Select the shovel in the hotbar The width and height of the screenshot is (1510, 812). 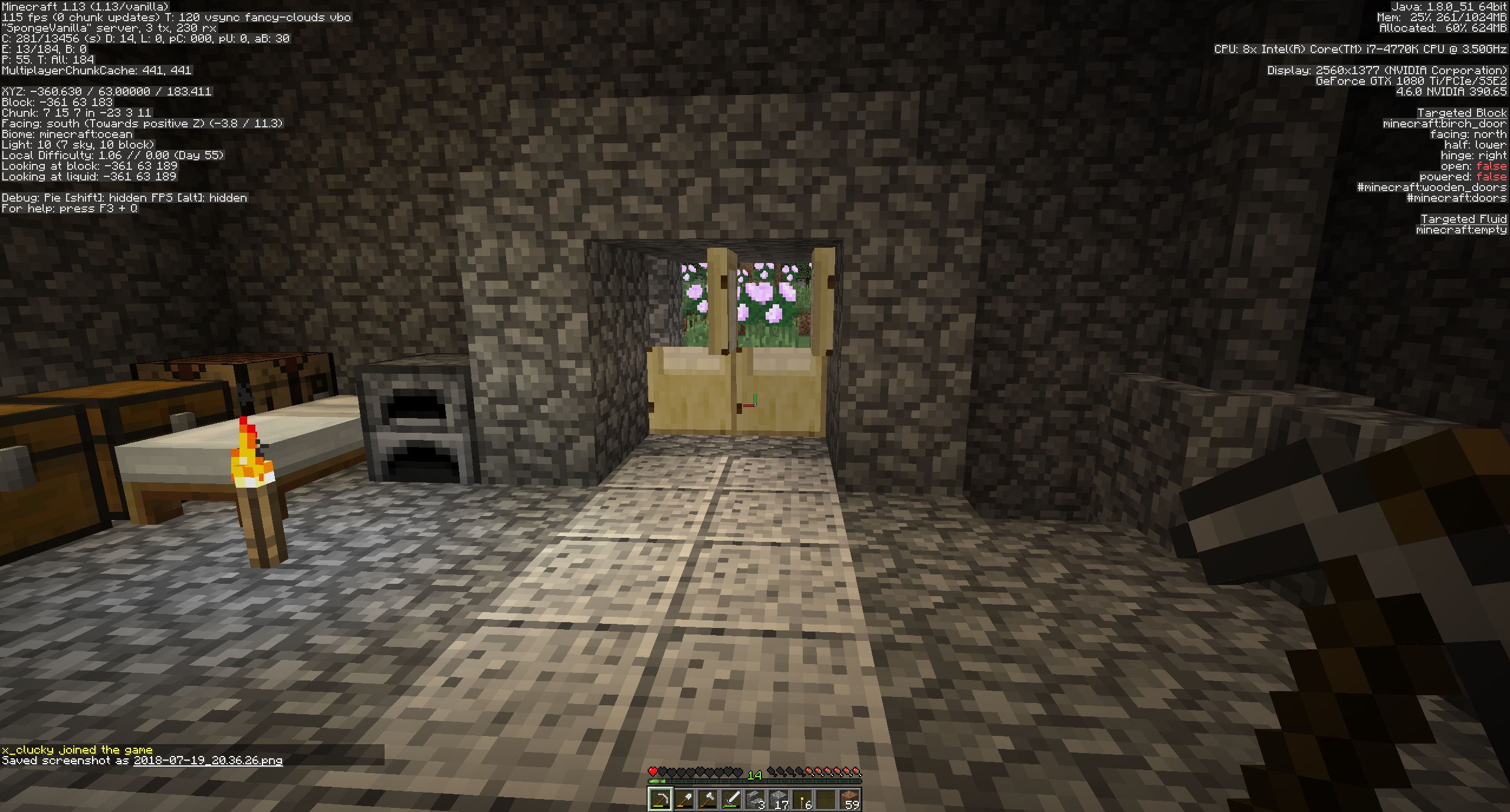685,801
